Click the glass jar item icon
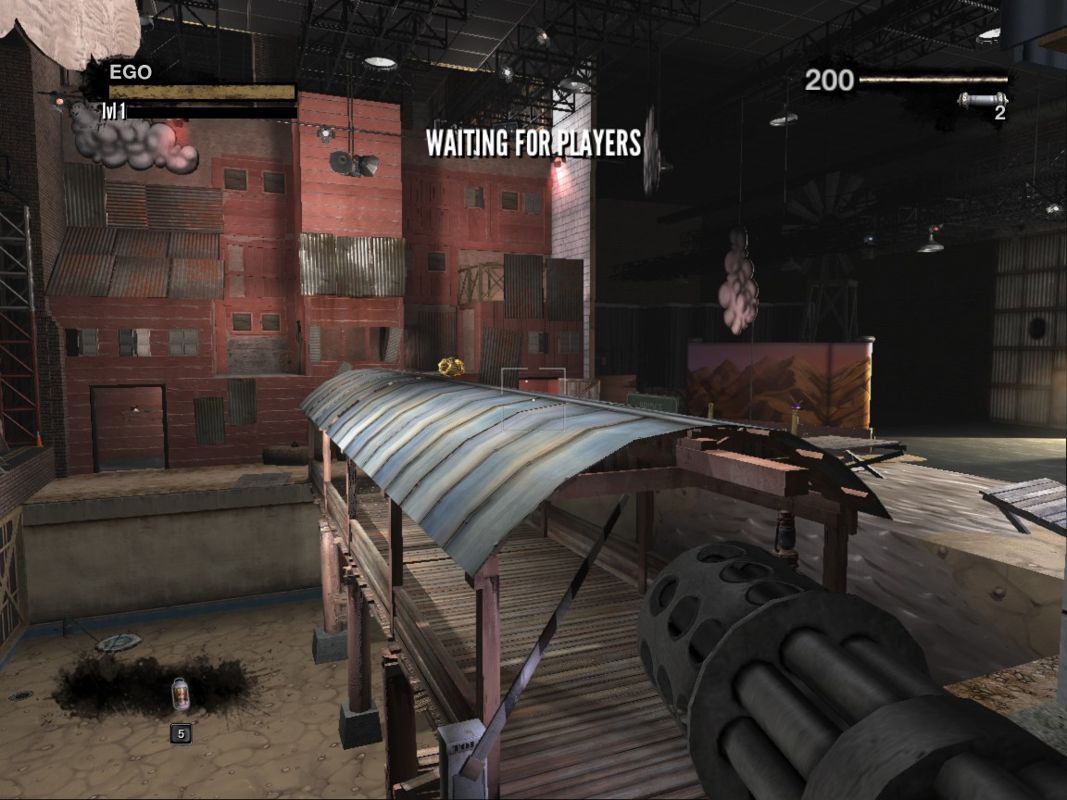 click(180, 693)
